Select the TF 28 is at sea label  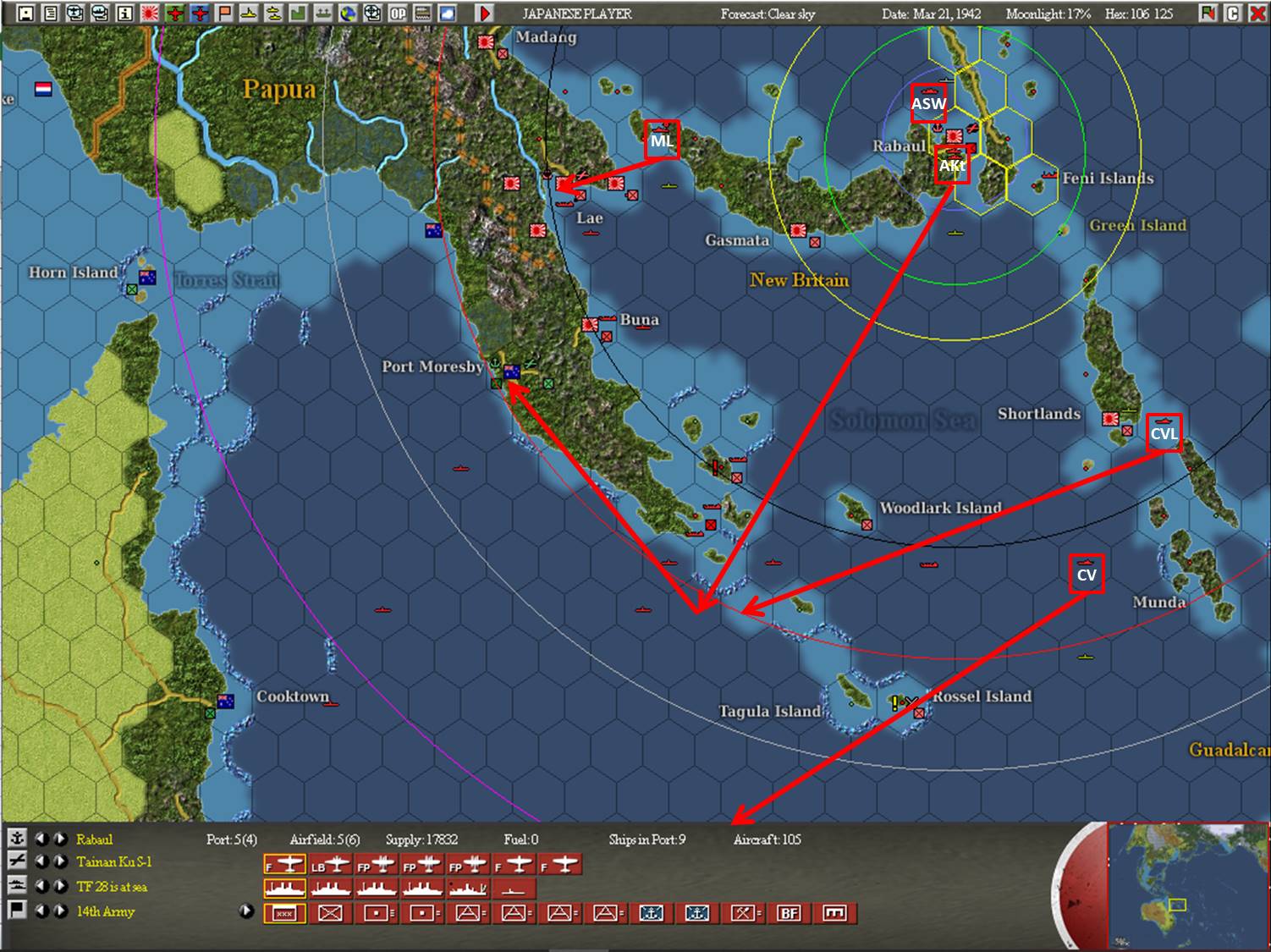pos(113,887)
